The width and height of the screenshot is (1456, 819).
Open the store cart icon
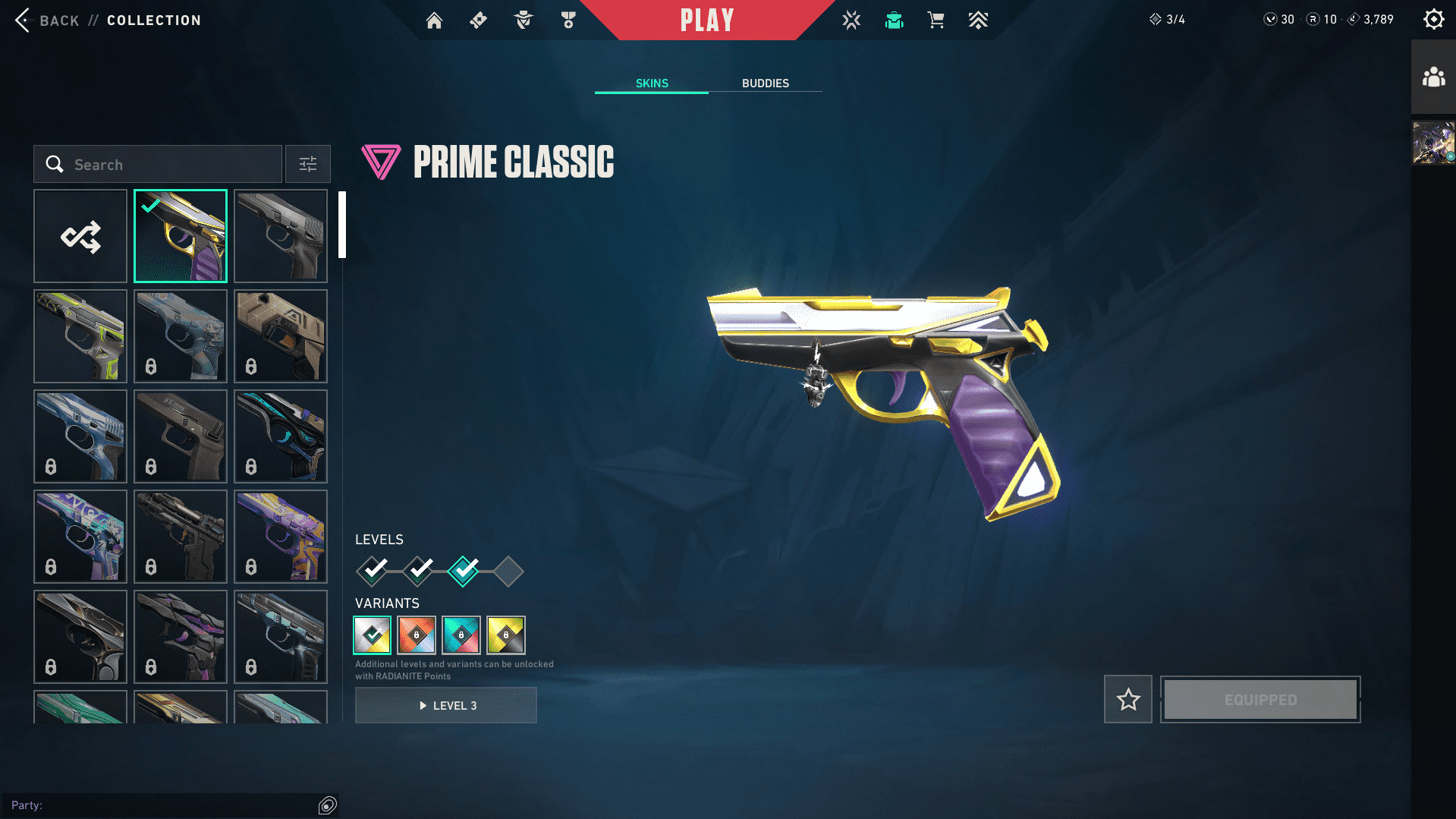coord(936,20)
